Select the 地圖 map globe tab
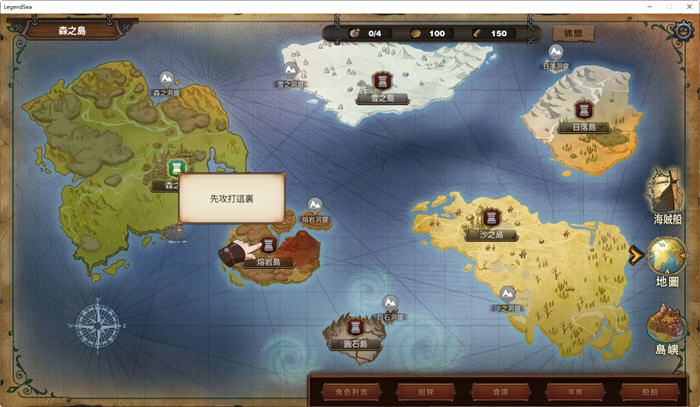Screen dimensions: 700x407 (x=667, y=260)
